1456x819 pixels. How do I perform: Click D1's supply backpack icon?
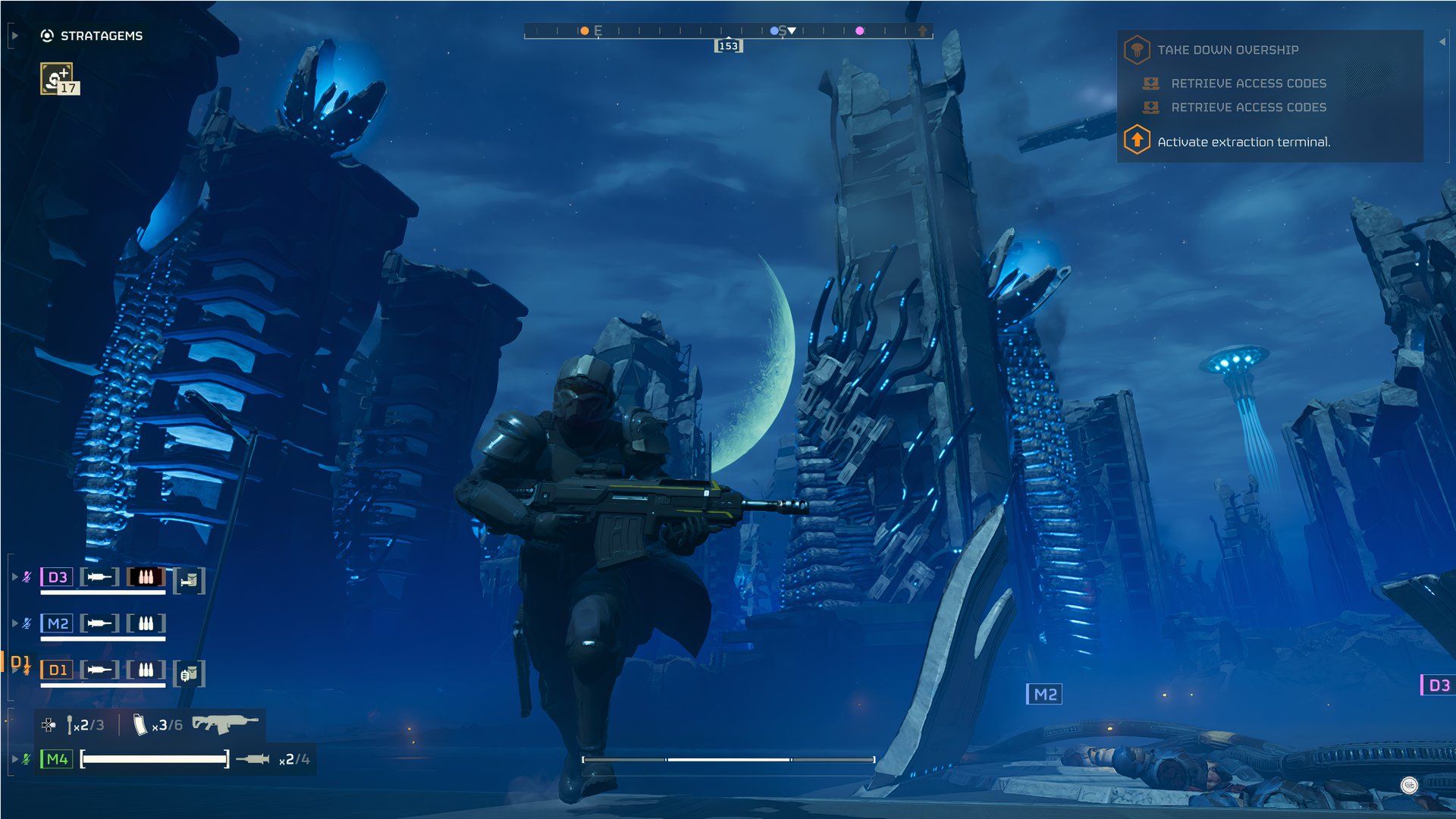coord(190,672)
